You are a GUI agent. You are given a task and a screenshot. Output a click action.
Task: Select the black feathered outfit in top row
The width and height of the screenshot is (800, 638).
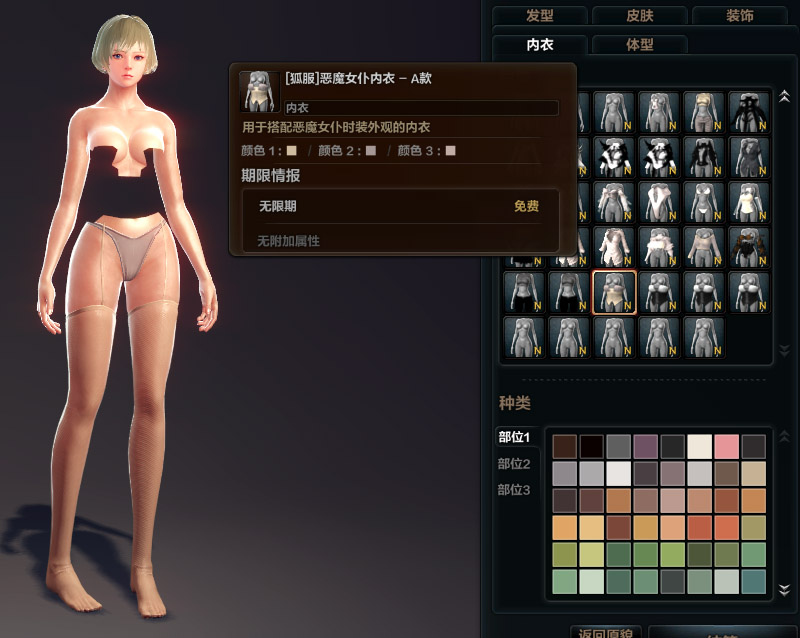point(748,112)
